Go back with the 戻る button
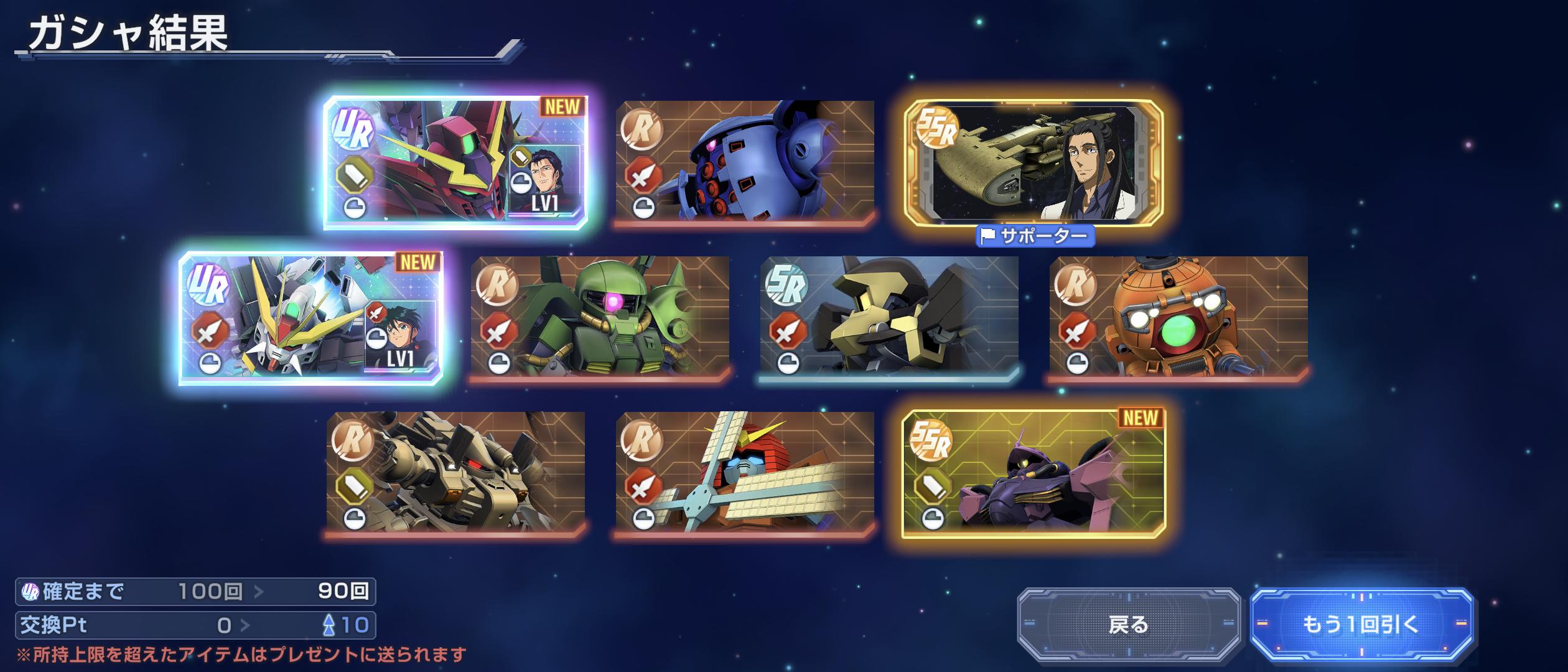The image size is (1568, 672). [x=1128, y=624]
